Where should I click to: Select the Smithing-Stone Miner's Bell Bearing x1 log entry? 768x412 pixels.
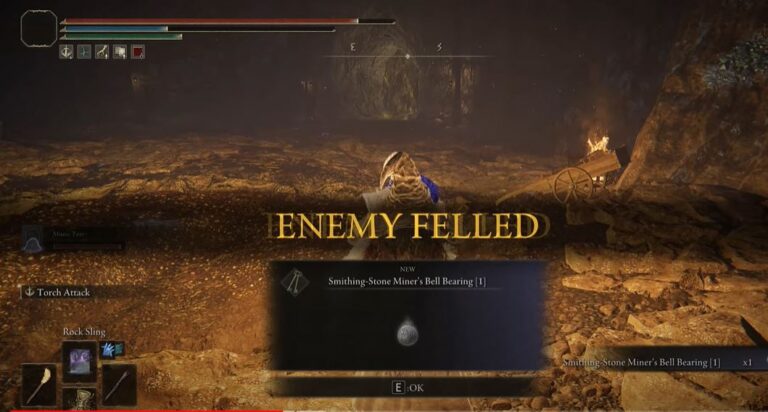(x=650, y=361)
